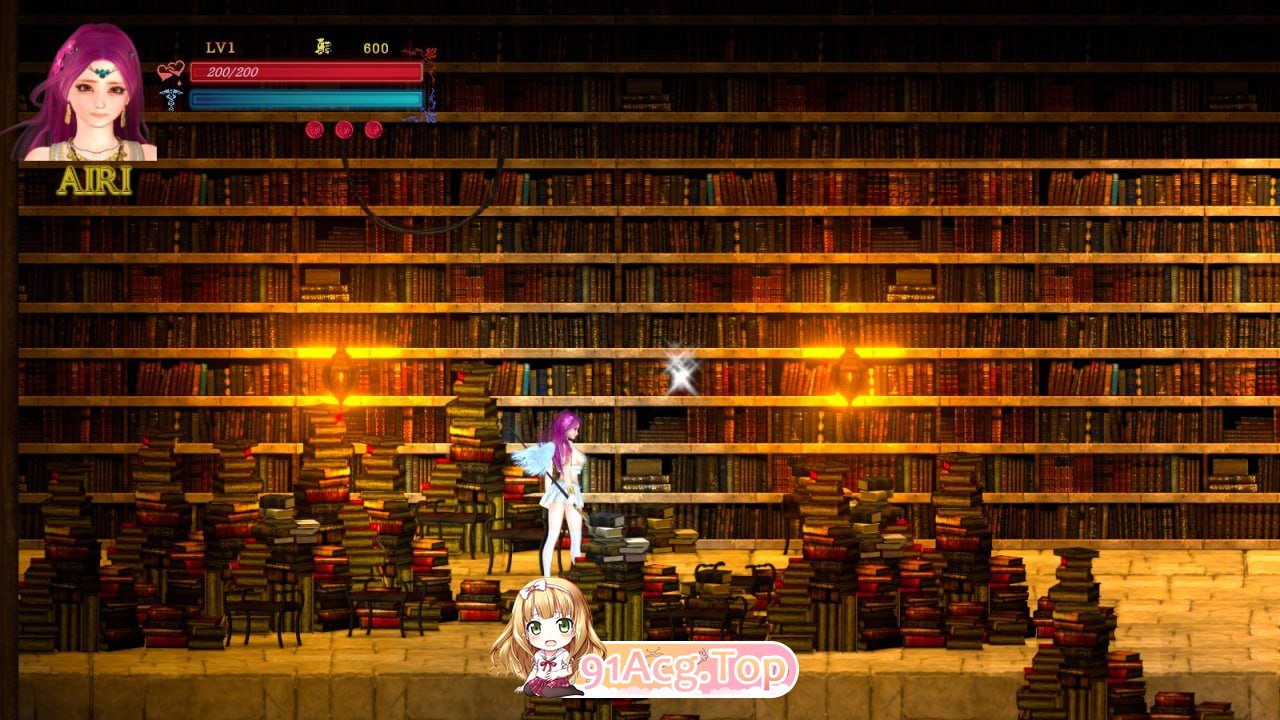Click the AIRI character portrait
This screenshot has width=1280, height=720.
(85, 95)
